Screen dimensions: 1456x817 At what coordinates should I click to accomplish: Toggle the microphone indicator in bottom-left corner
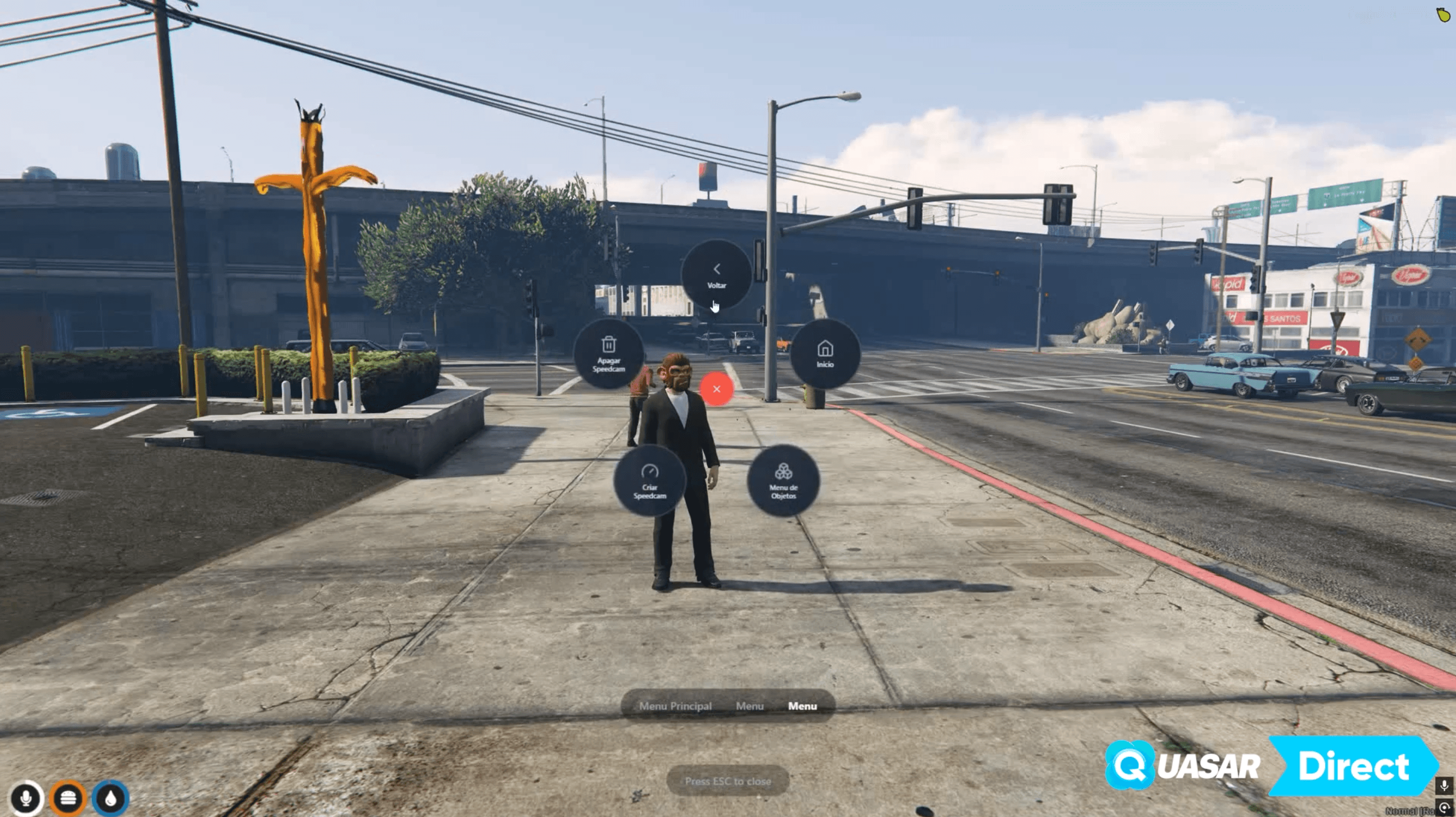[27, 798]
